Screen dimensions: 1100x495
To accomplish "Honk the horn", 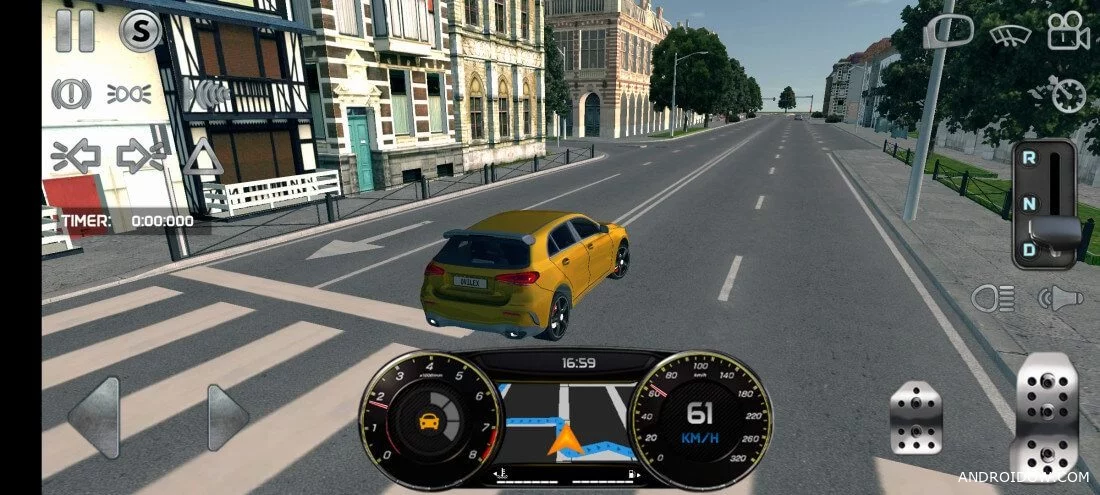I will click(1060, 297).
